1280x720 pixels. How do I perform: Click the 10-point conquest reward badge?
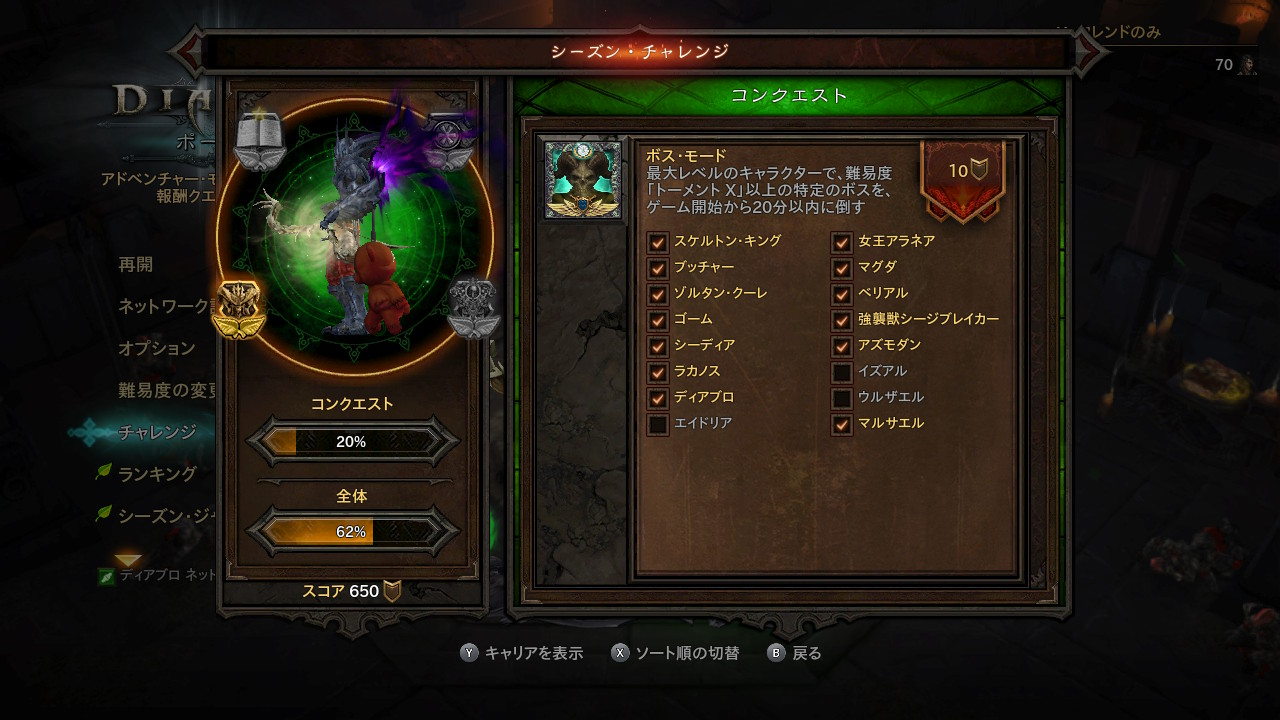click(x=962, y=177)
